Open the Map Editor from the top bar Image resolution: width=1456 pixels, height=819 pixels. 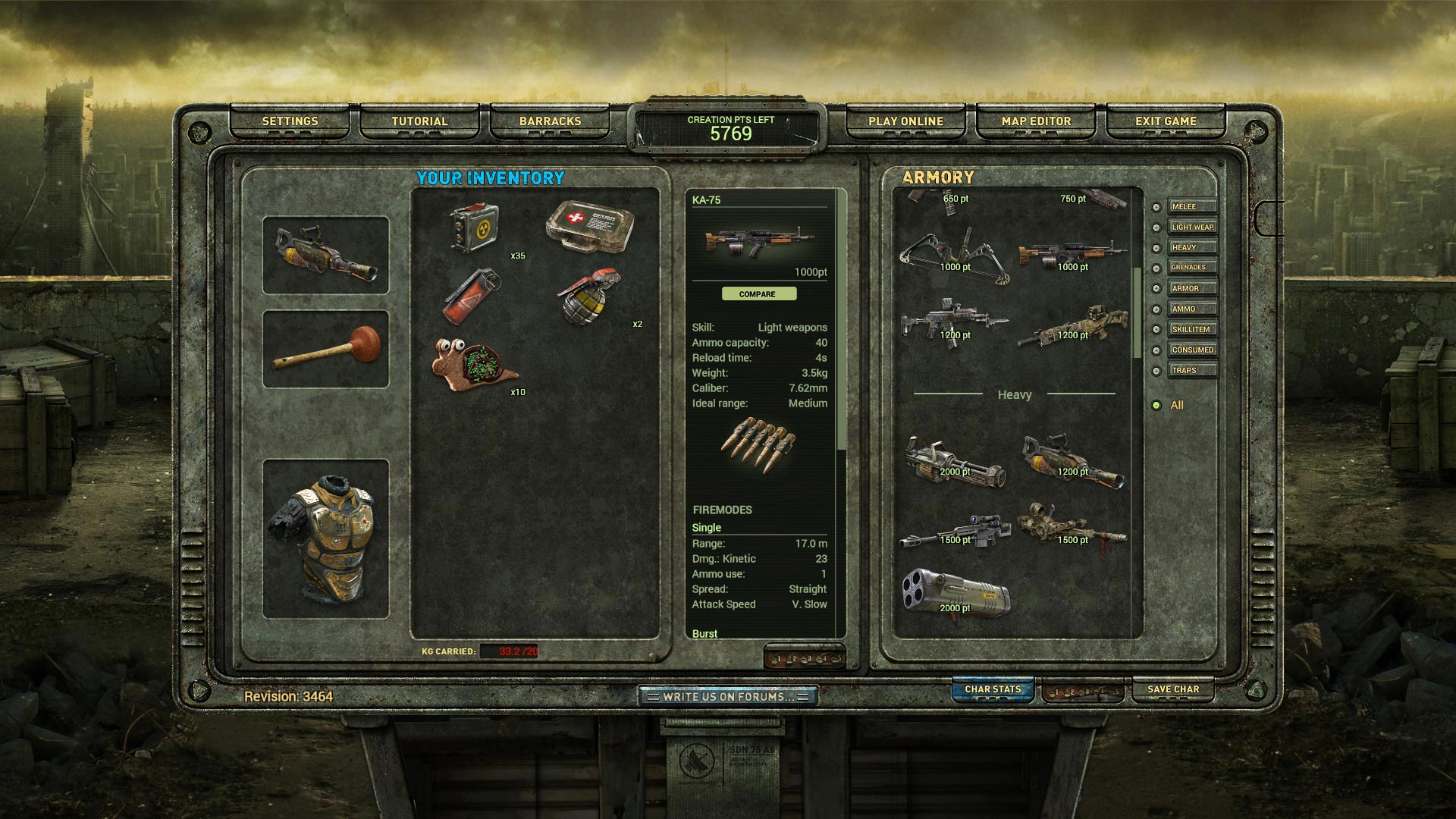tap(1035, 121)
